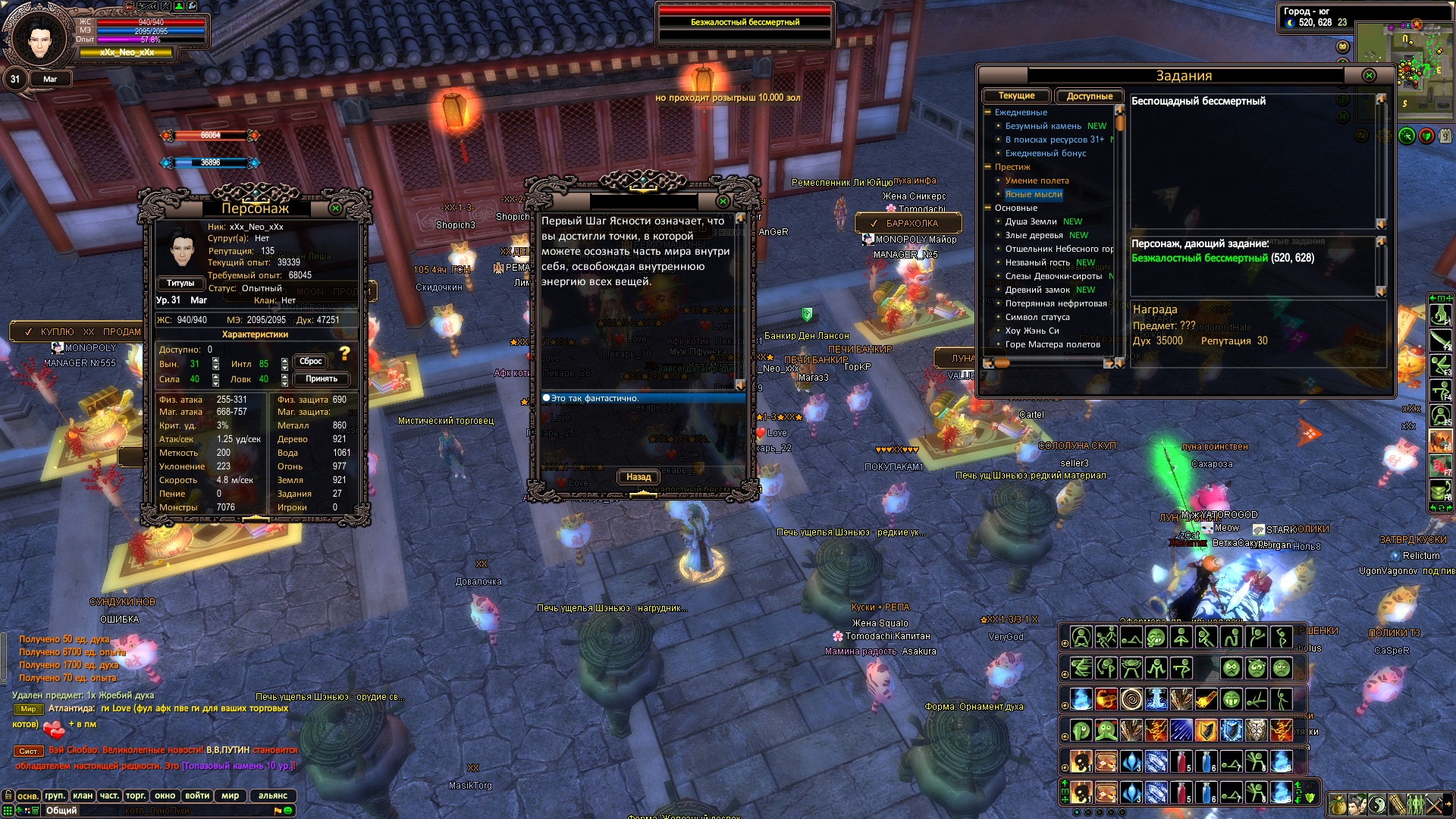Switch chat to the клан channel
The width and height of the screenshot is (1456, 819).
click(83, 795)
